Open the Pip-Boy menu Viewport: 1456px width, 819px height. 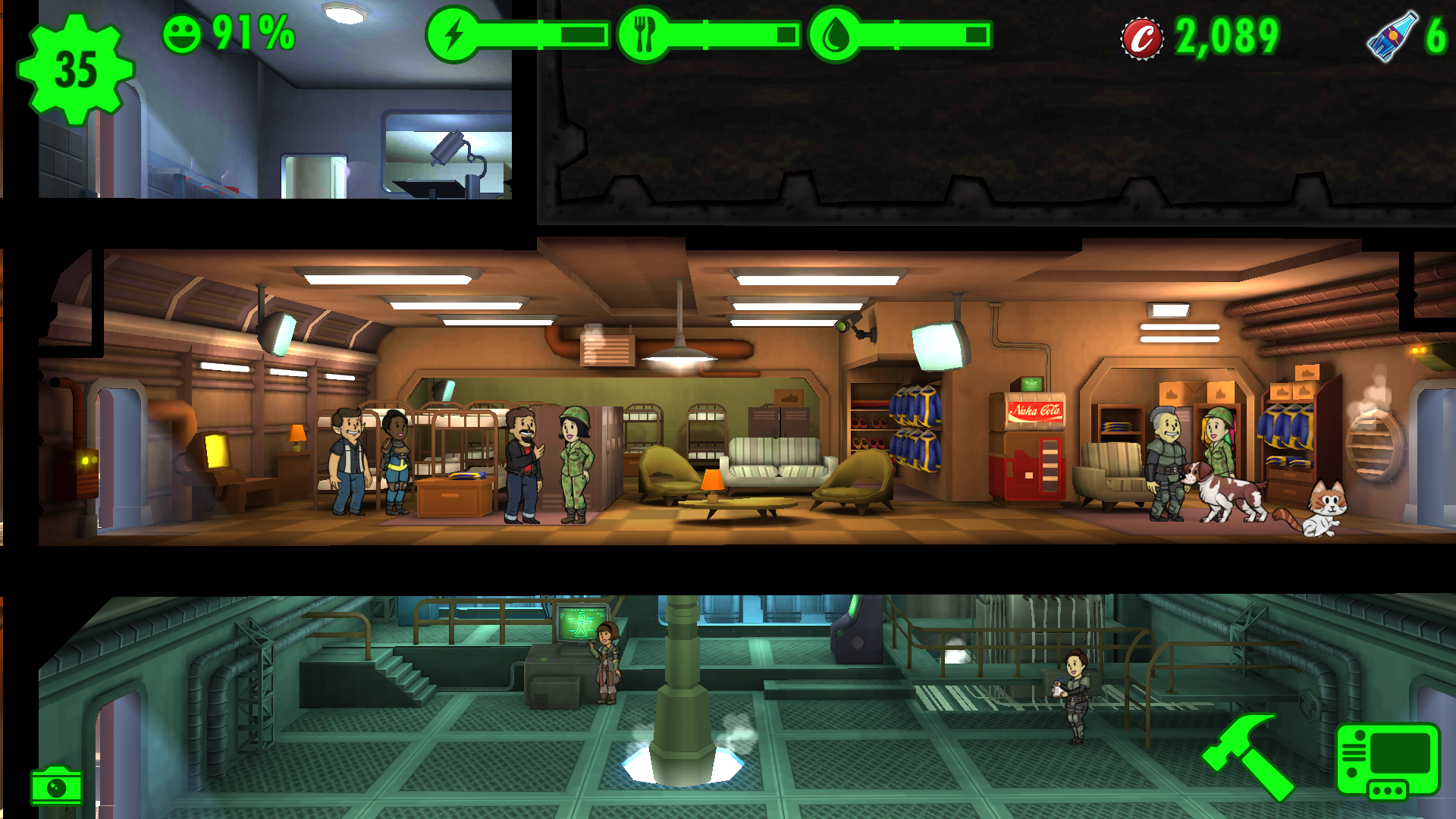tap(1387, 761)
